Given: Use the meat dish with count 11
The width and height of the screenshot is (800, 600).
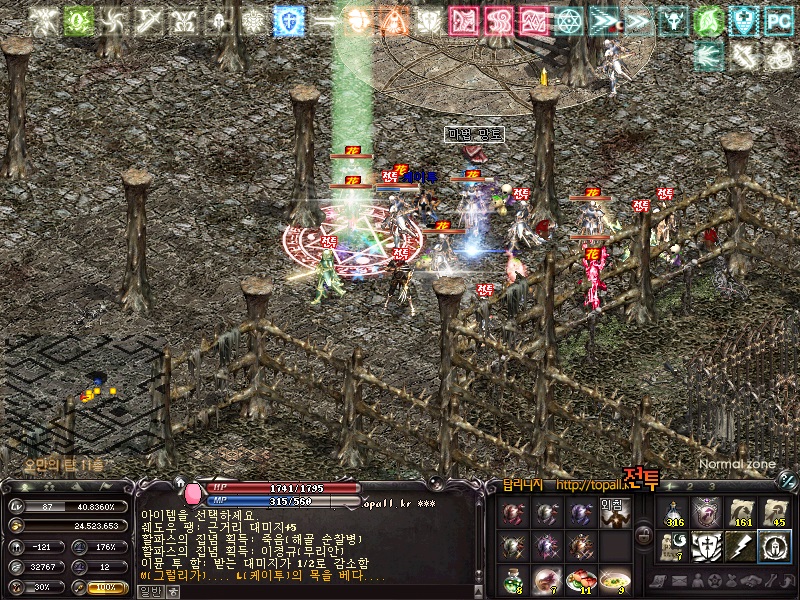Looking at the screenshot, I should [581, 580].
